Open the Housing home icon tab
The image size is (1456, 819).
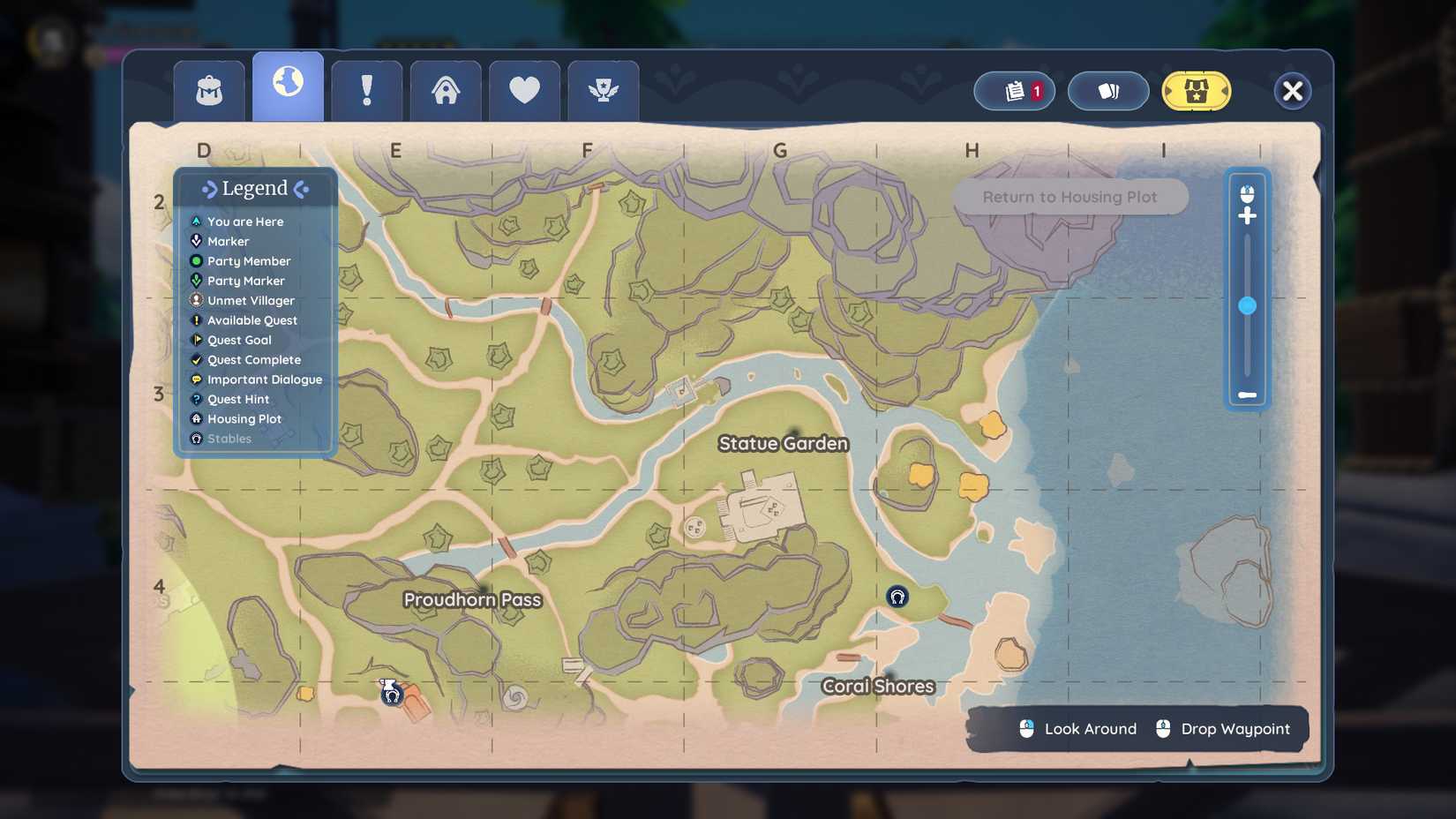tap(446, 88)
